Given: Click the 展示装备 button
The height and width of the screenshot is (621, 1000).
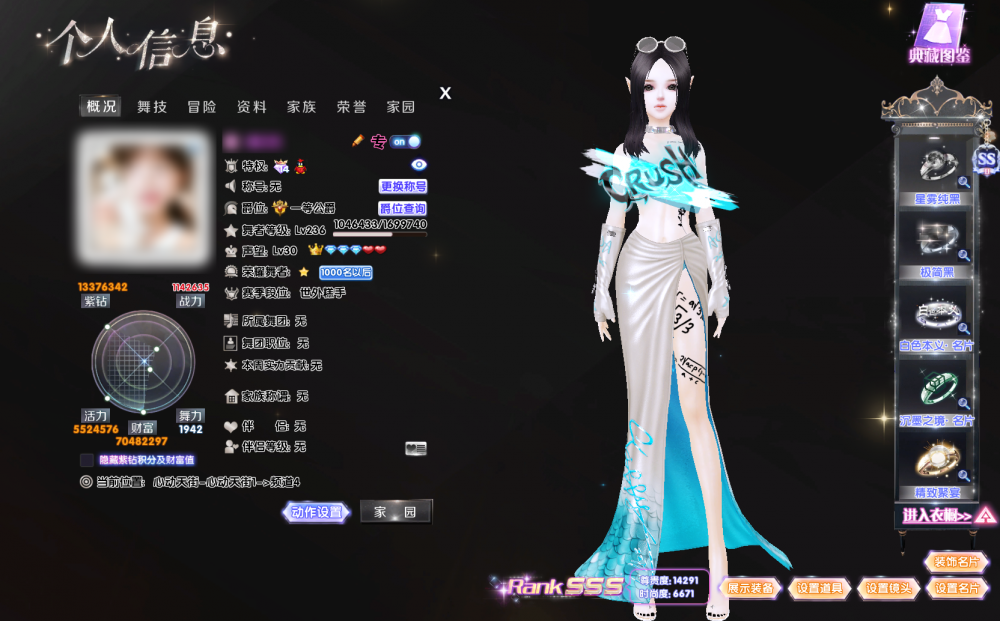Looking at the screenshot, I should point(749,588).
